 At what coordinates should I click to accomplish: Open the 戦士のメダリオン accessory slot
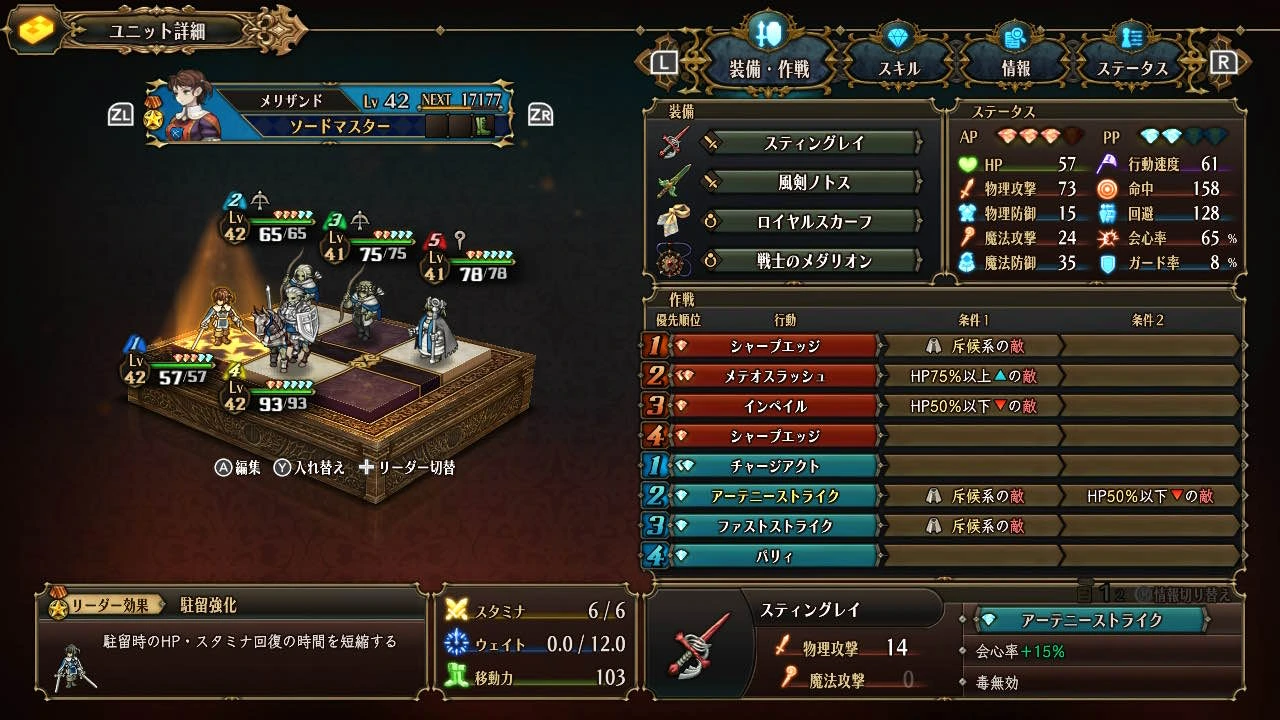(813, 261)
